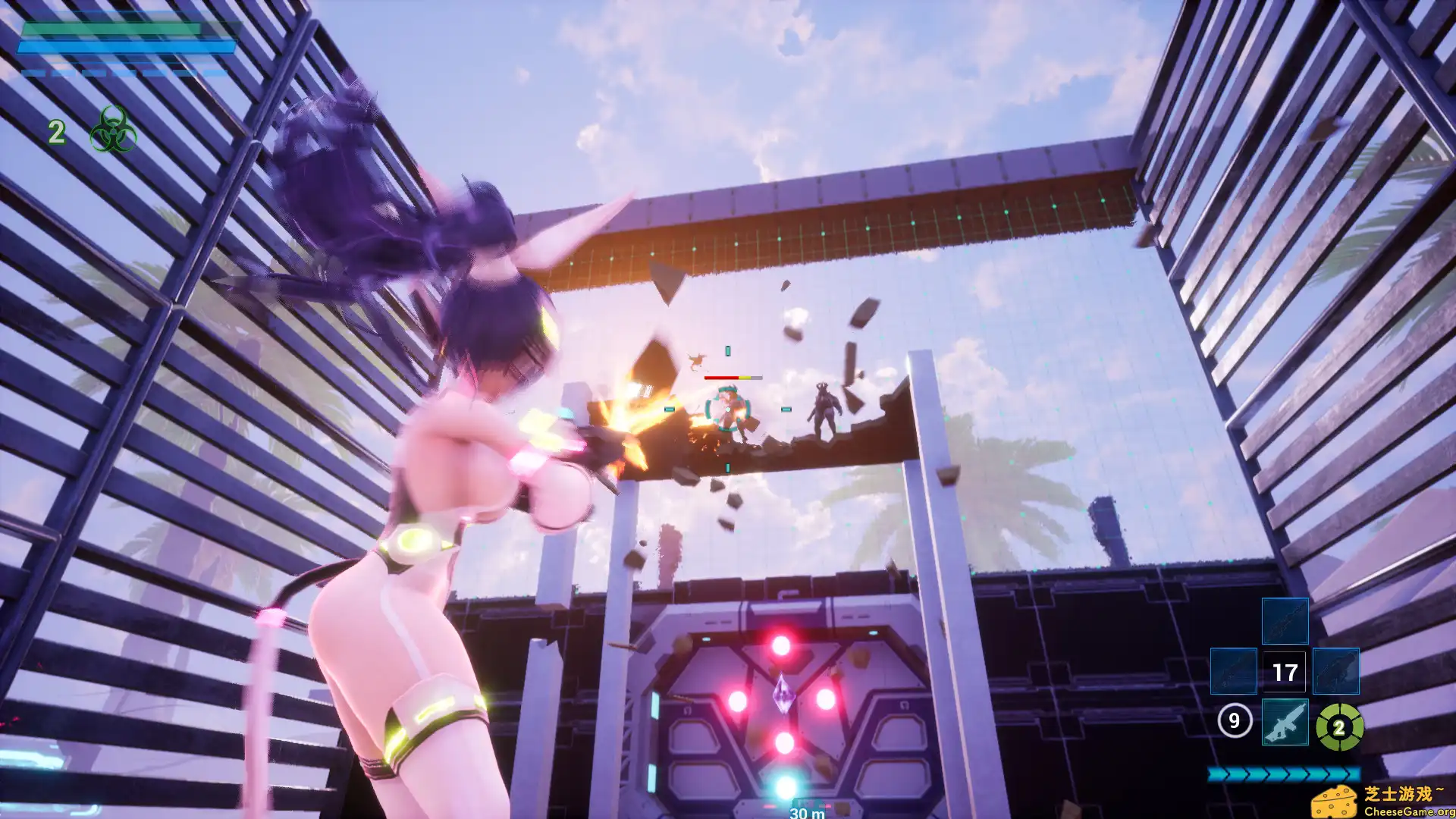Image resolution: width=1456 pixels, height=819 pixels.
Task: Select the weapon in the right slot
Action: point(1336,671)
